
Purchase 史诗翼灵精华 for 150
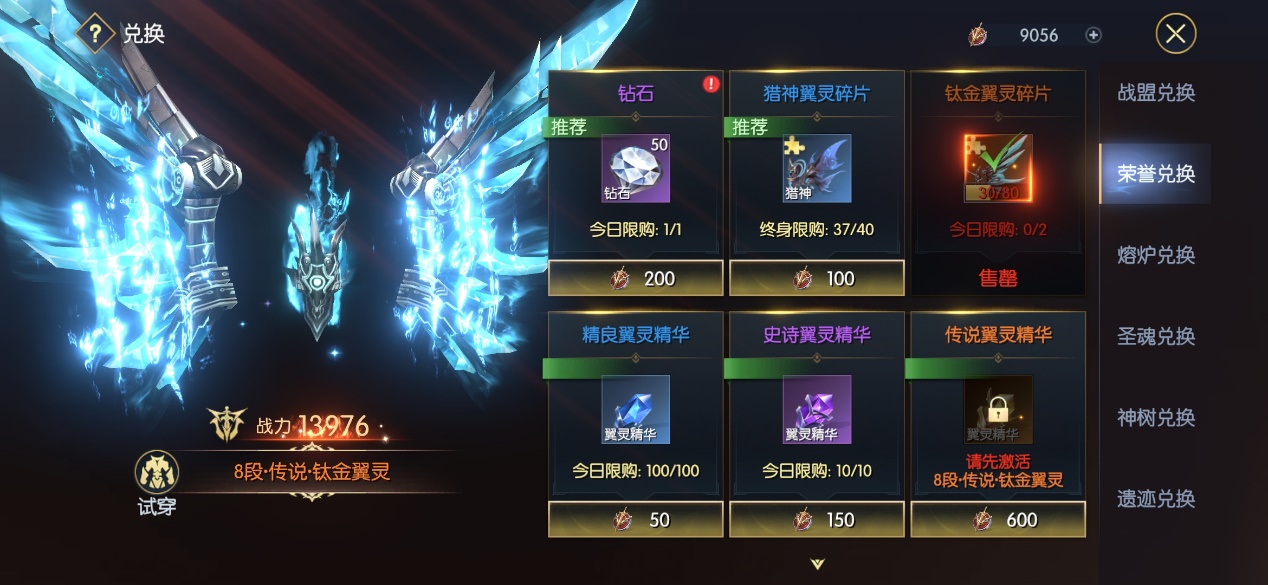[x=817, y=520]
